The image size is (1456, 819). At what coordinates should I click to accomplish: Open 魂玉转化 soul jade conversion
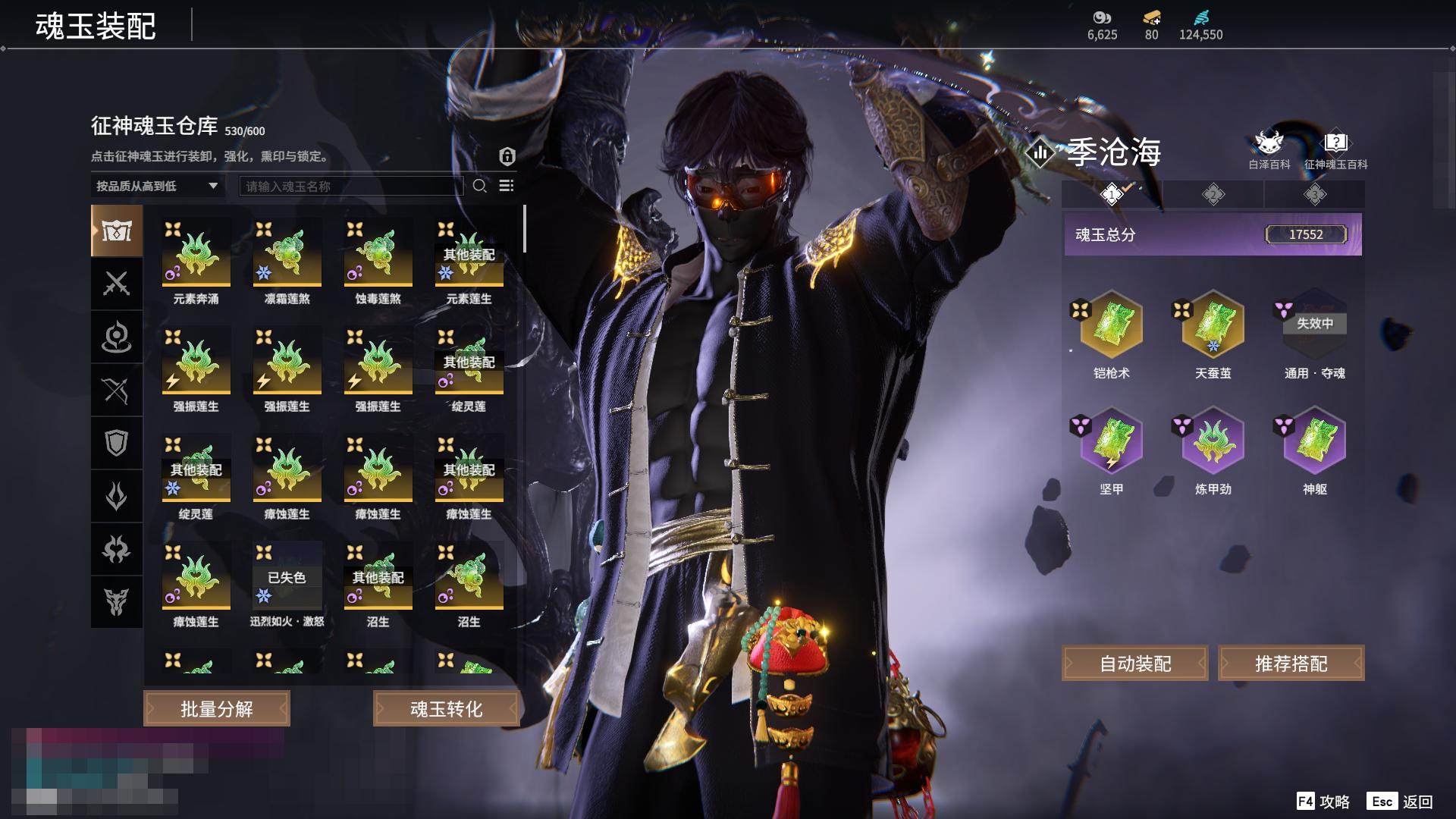[446, 709]
